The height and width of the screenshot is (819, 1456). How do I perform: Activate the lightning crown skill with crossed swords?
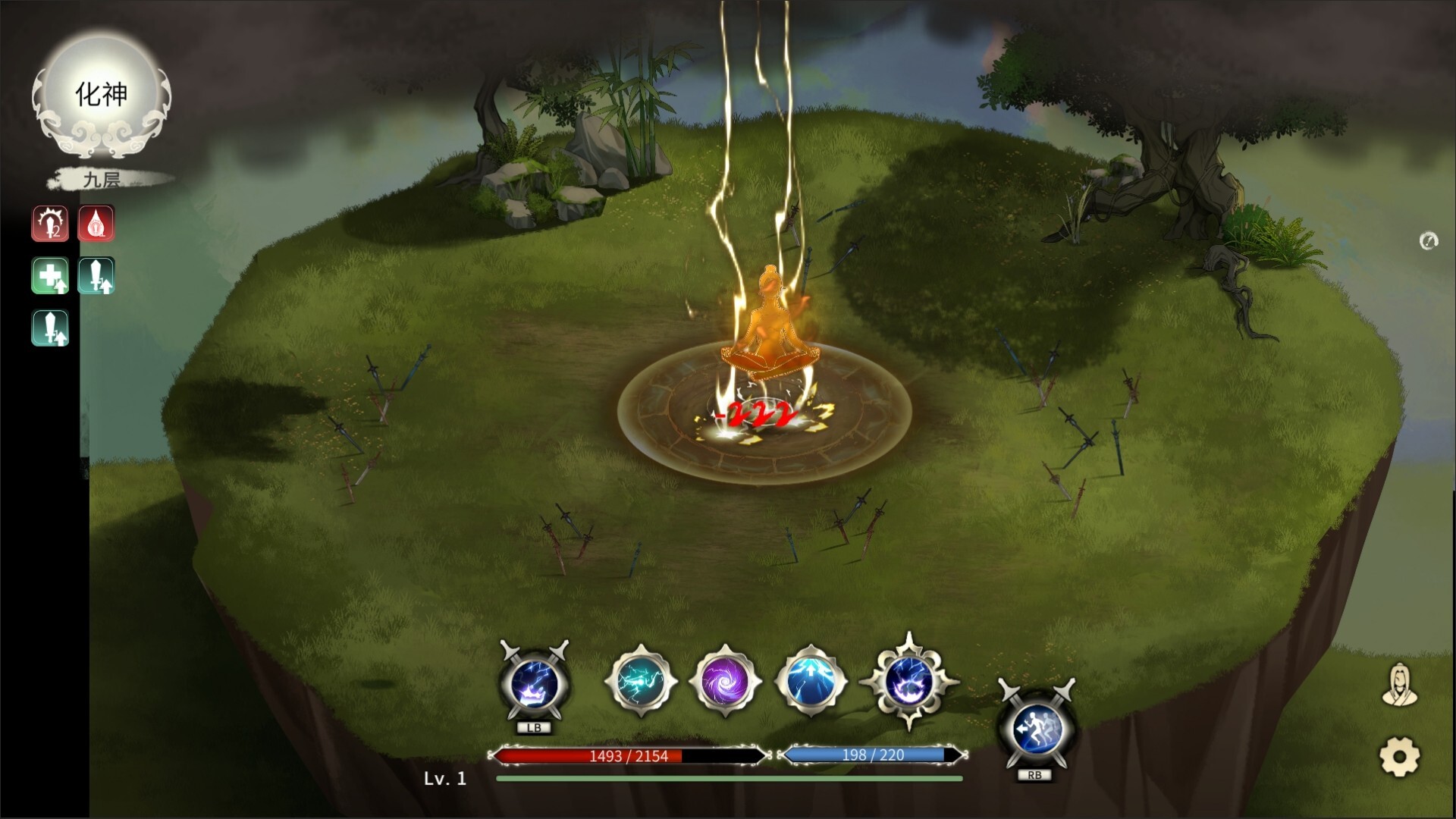click(535, 683)
